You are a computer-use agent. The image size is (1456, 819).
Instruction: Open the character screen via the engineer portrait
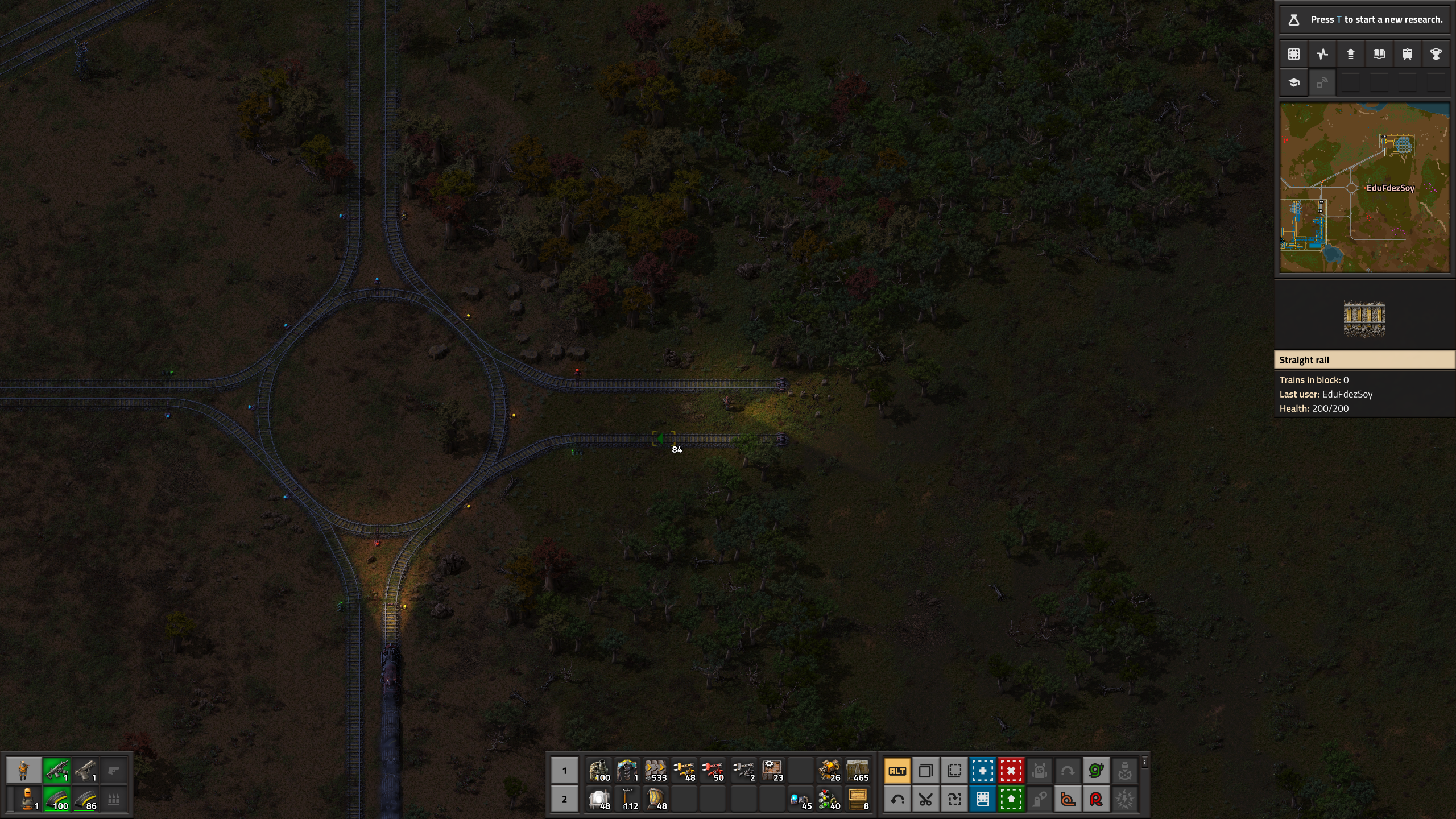coord(23,771)
